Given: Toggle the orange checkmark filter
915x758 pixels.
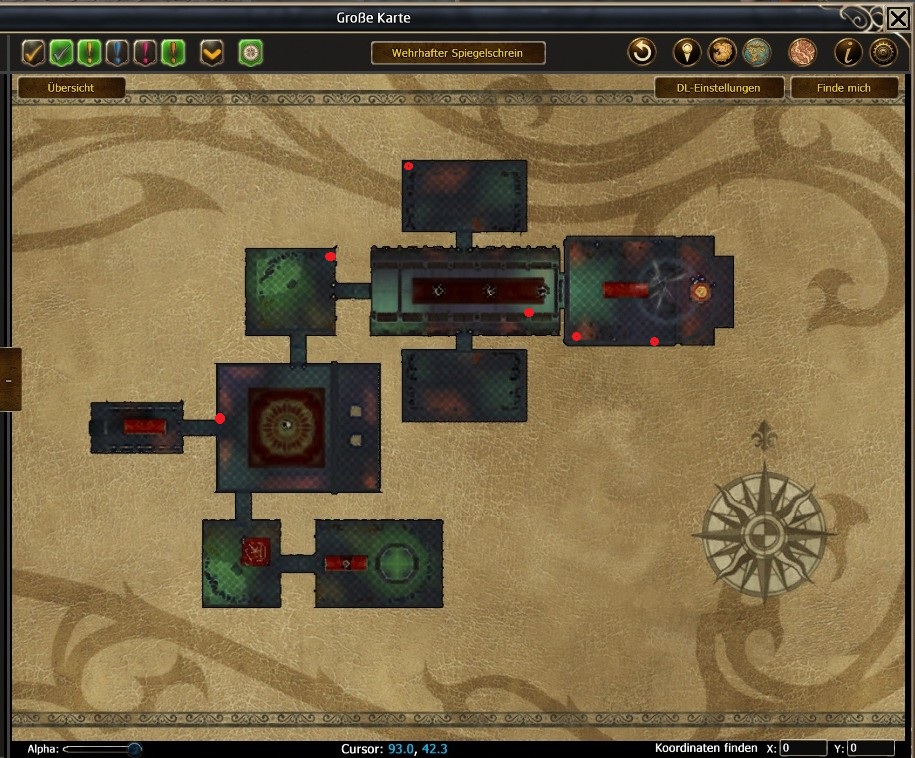Looking at the screenshot, I should (34, 52).
